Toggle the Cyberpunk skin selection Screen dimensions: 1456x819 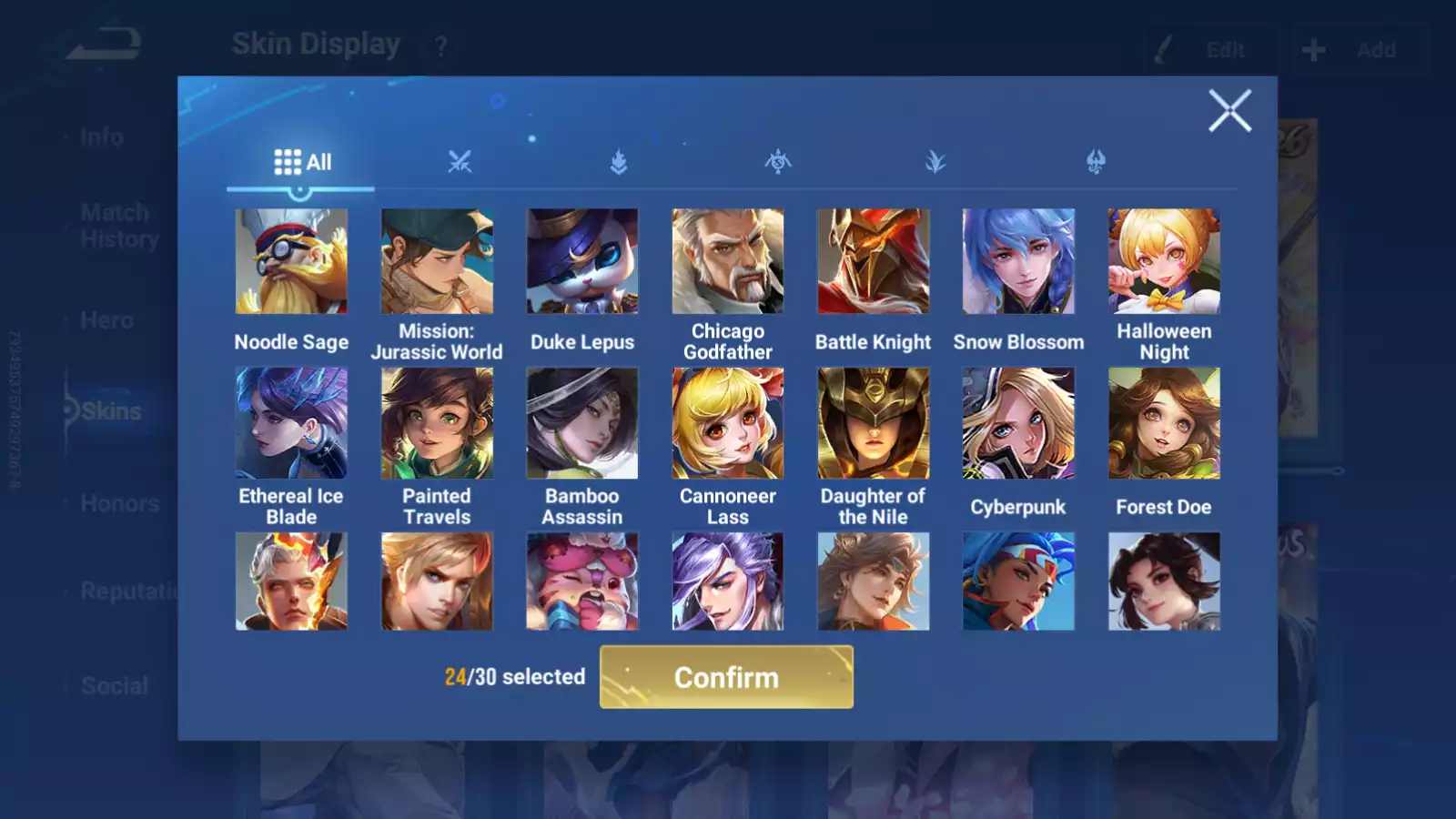coord(1017,424)
